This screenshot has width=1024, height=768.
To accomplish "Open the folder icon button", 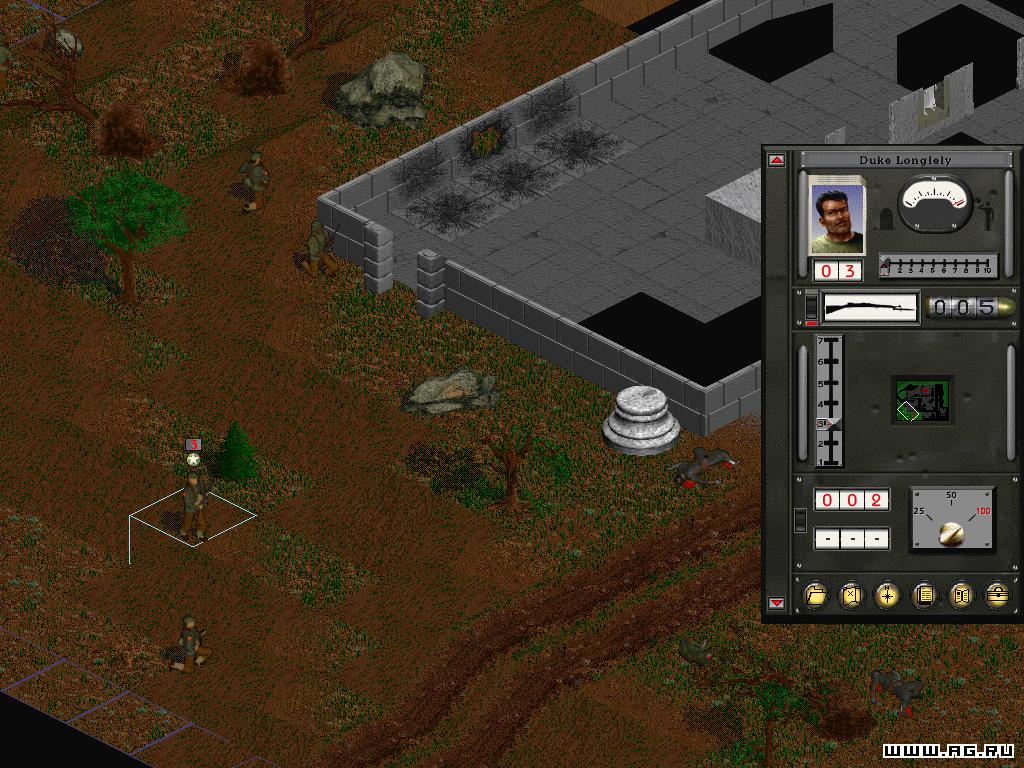I will (816, 595).
